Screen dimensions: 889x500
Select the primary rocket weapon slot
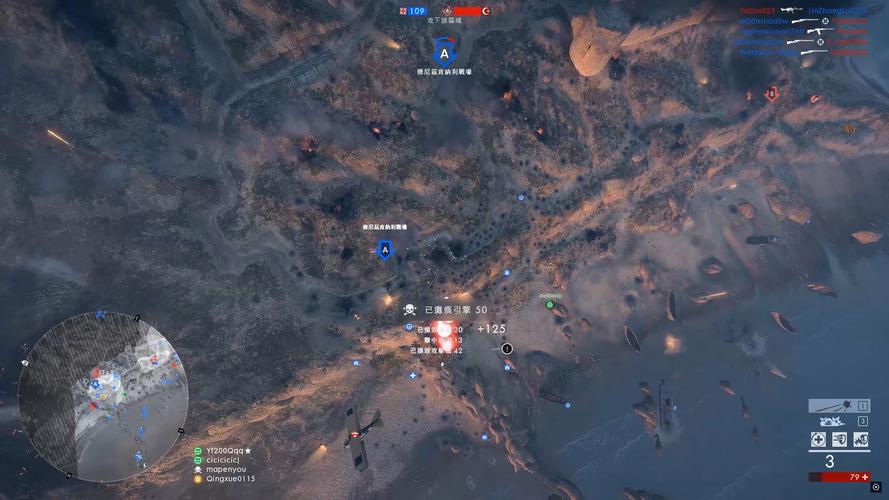point(838,406)
